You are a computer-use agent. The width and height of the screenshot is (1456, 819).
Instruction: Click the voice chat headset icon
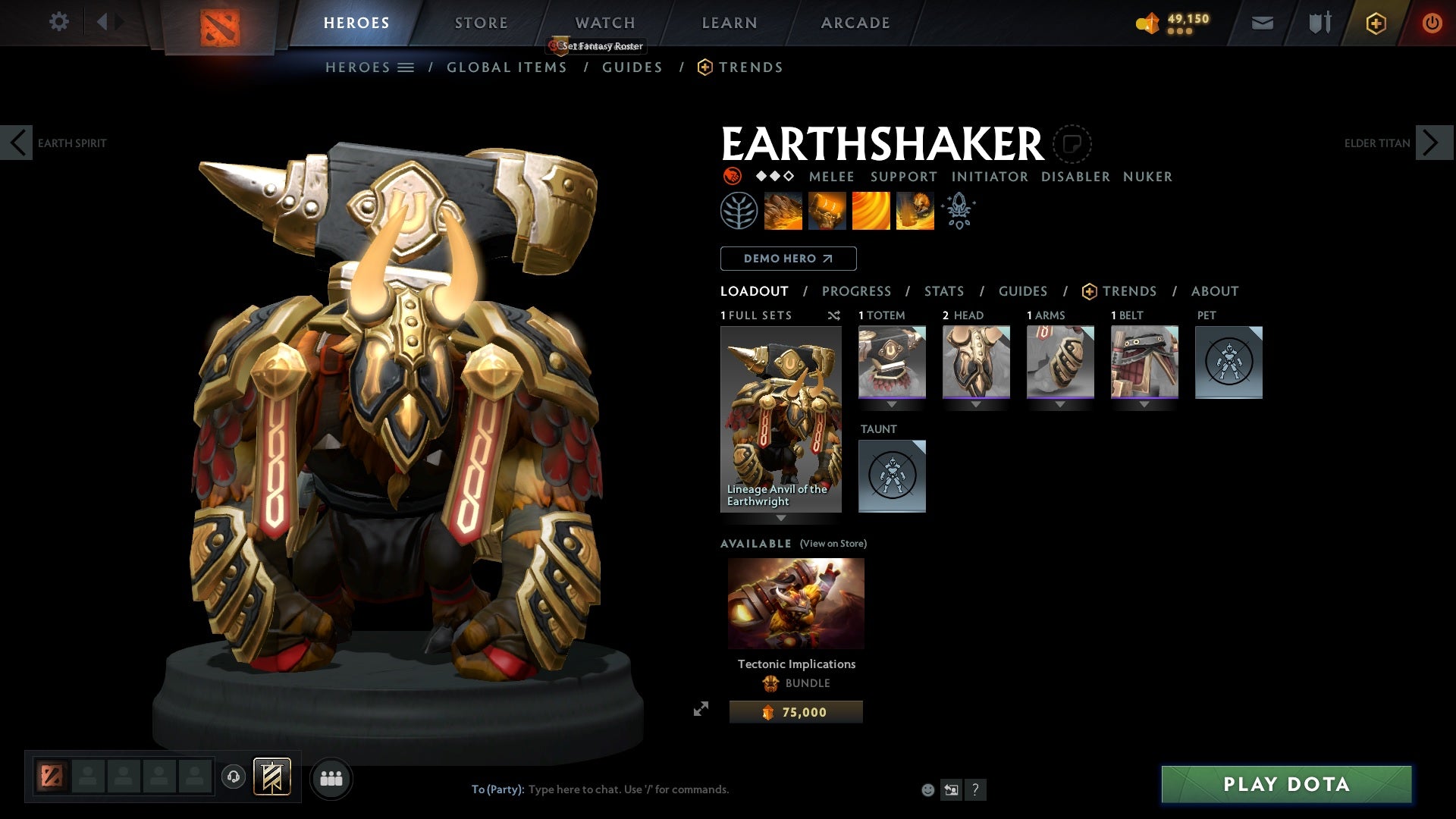point(233,777)
